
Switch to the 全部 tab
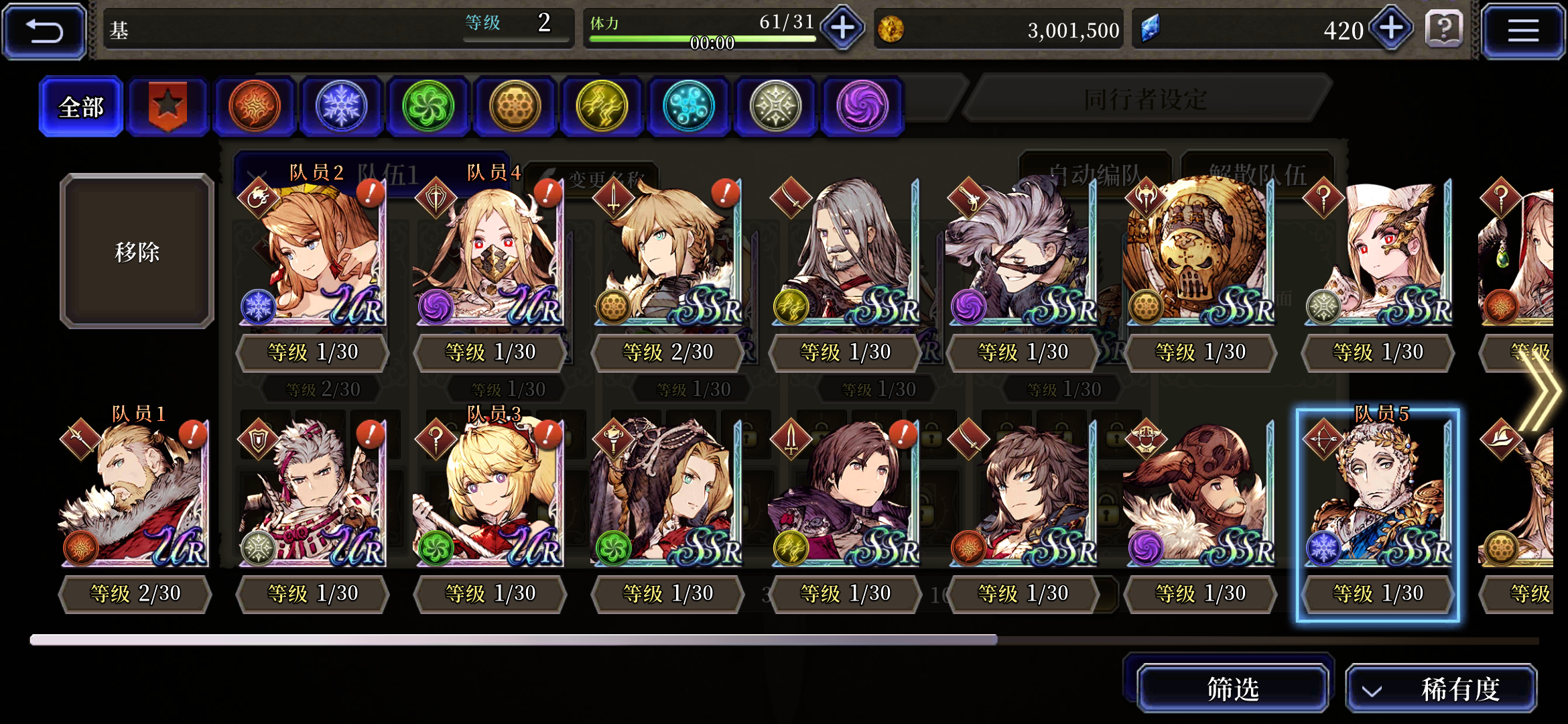click(80, 106)
